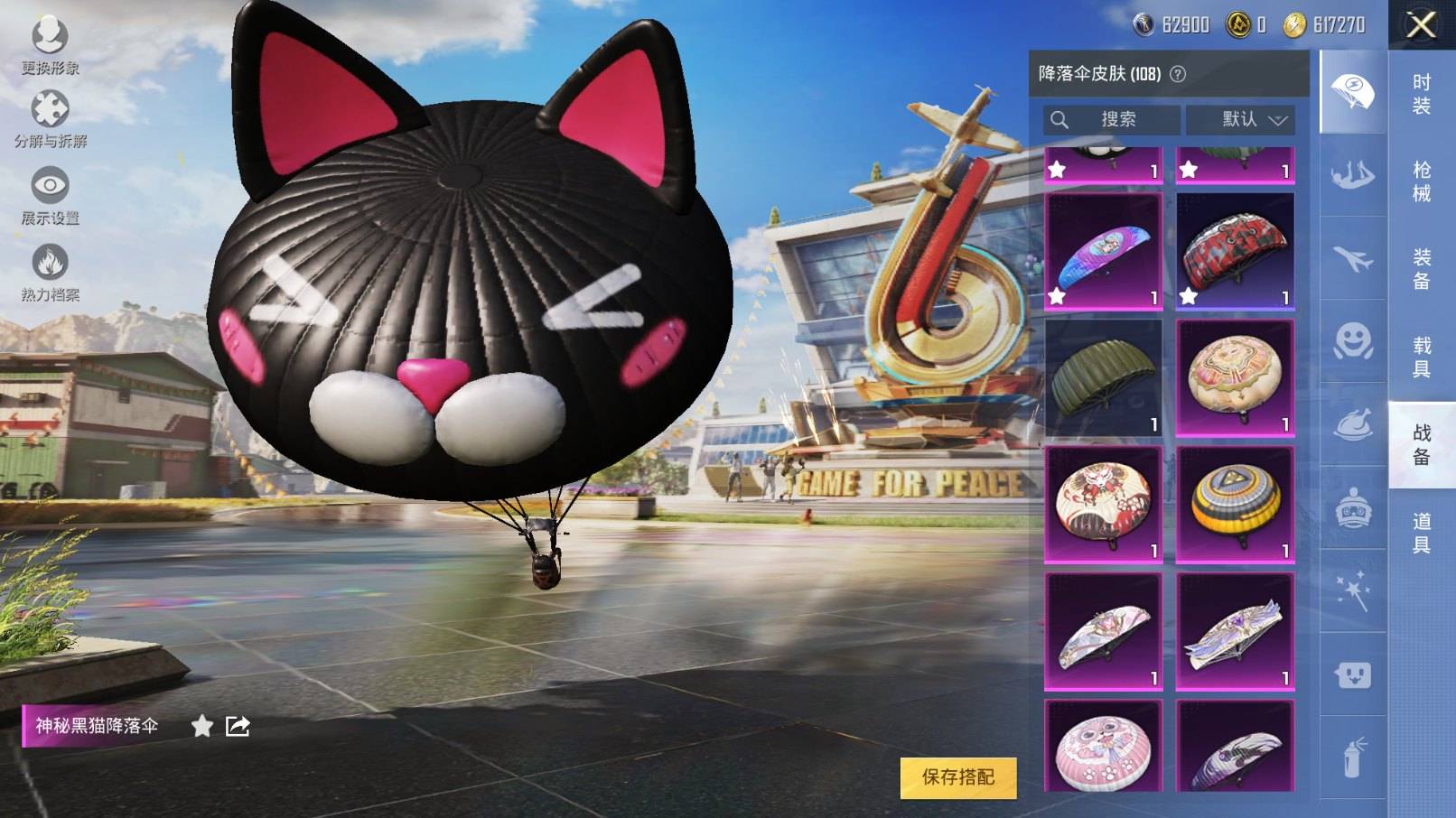
Task: Switch to the 道具 items tab
Action: click(1421, 532)
